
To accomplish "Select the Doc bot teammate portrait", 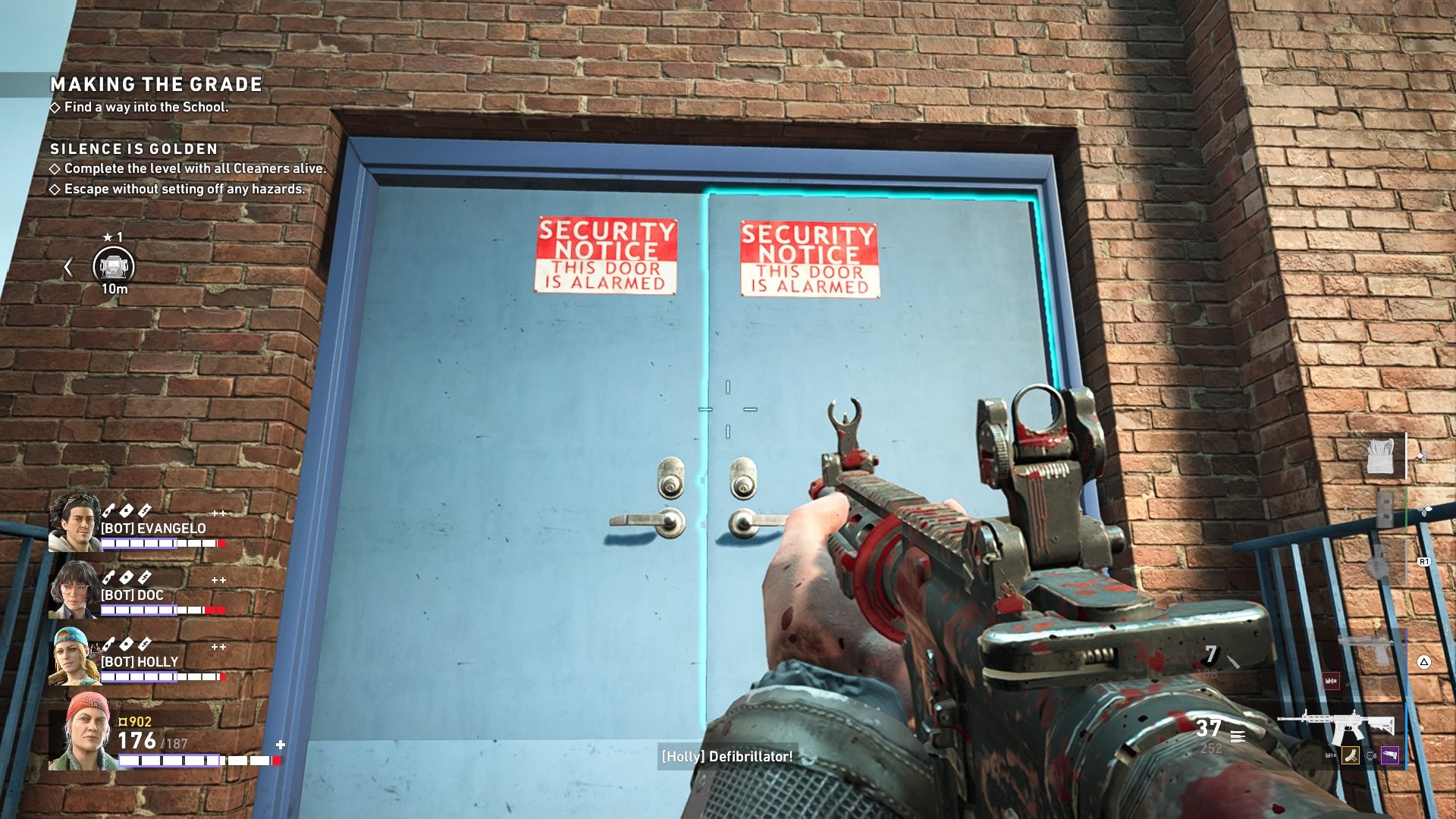I will tap(74, 589).
